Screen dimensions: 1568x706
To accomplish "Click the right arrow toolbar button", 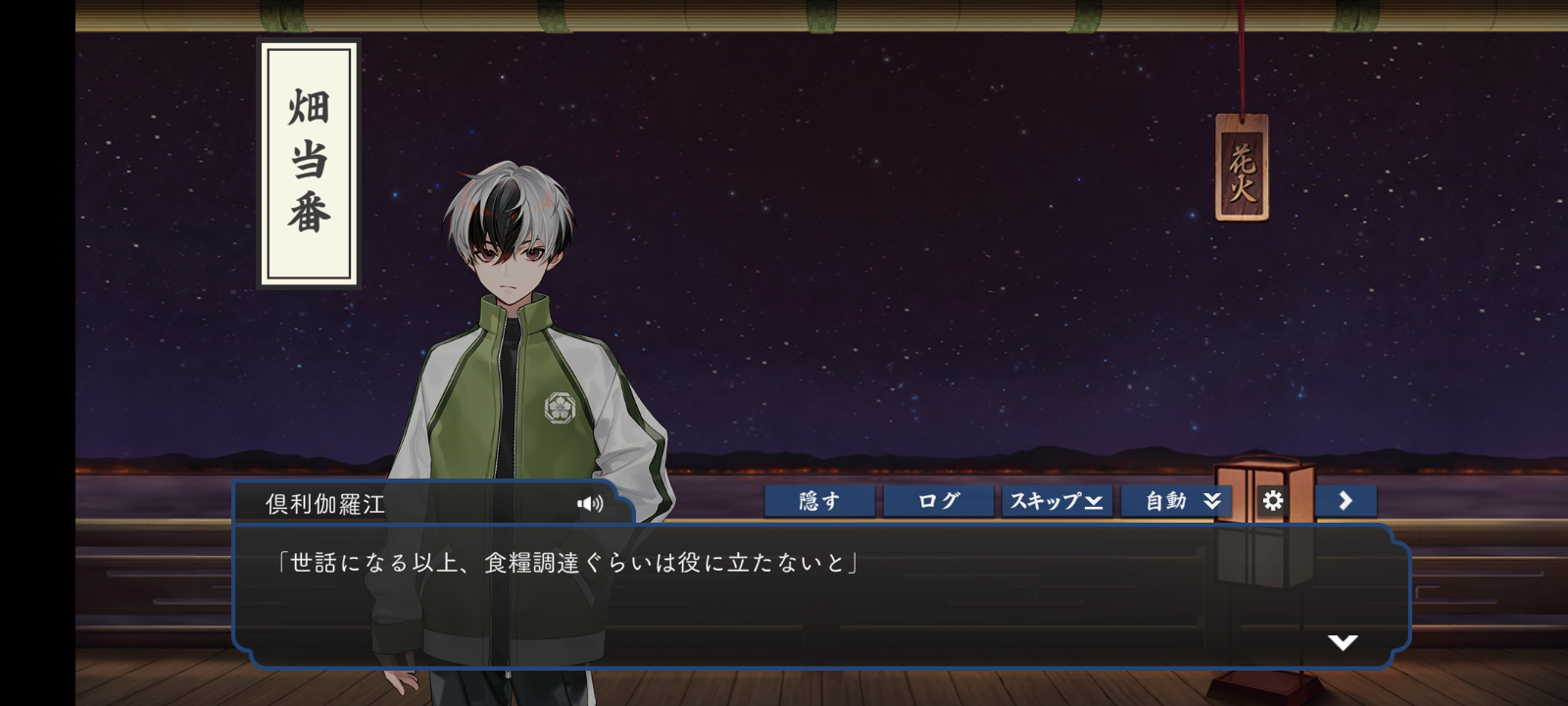I will pyautogui.click(x=1346, y=501).
